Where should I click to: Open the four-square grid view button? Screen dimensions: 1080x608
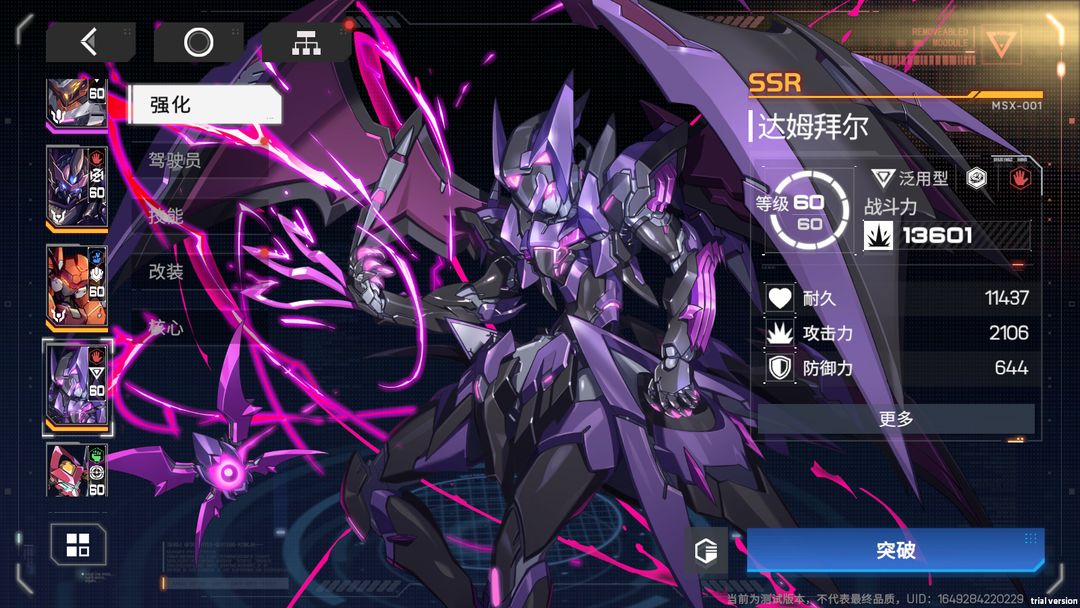(x=78, y=545)
